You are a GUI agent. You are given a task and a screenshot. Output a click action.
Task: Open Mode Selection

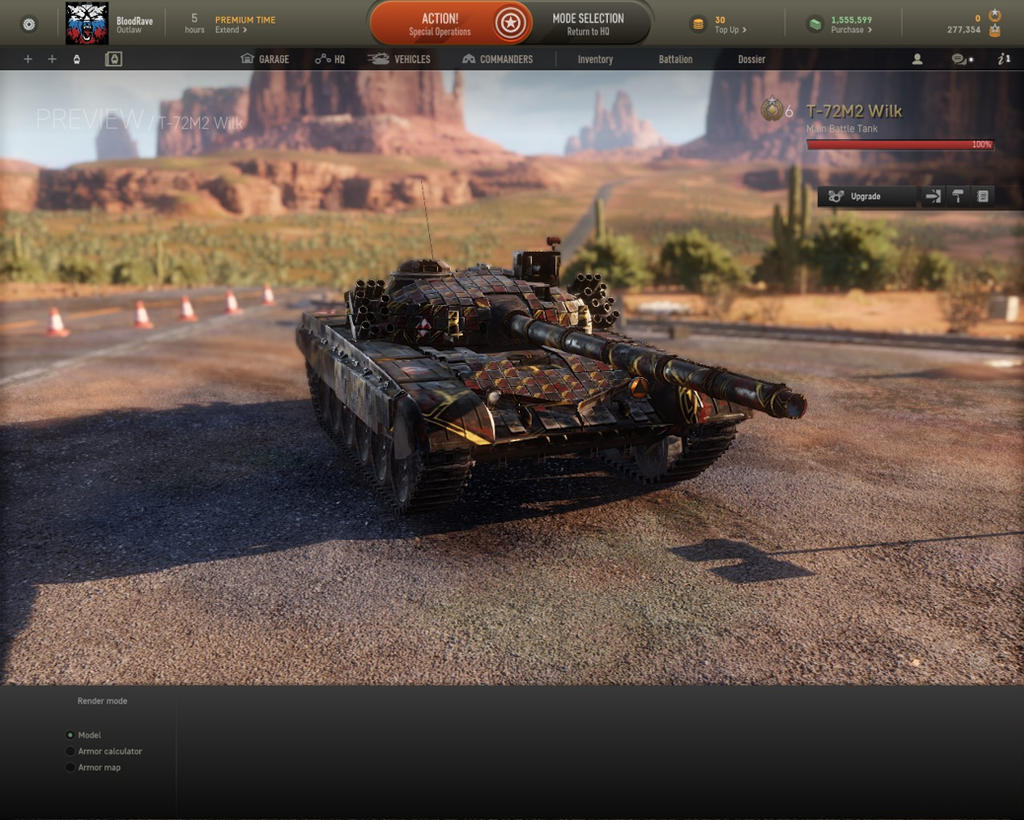pos(587,24)
